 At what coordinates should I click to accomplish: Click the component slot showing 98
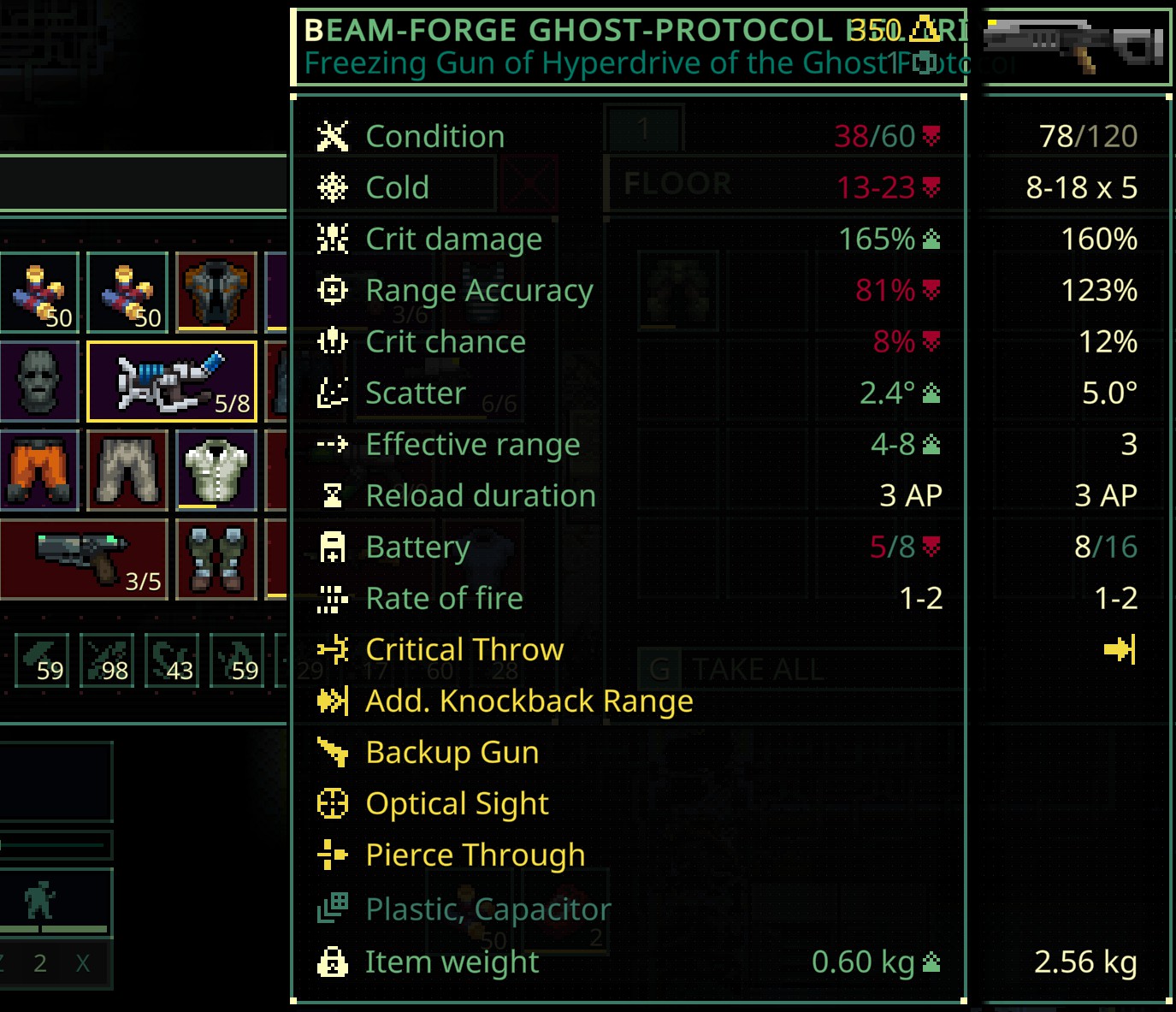click(x=107, y=660)
